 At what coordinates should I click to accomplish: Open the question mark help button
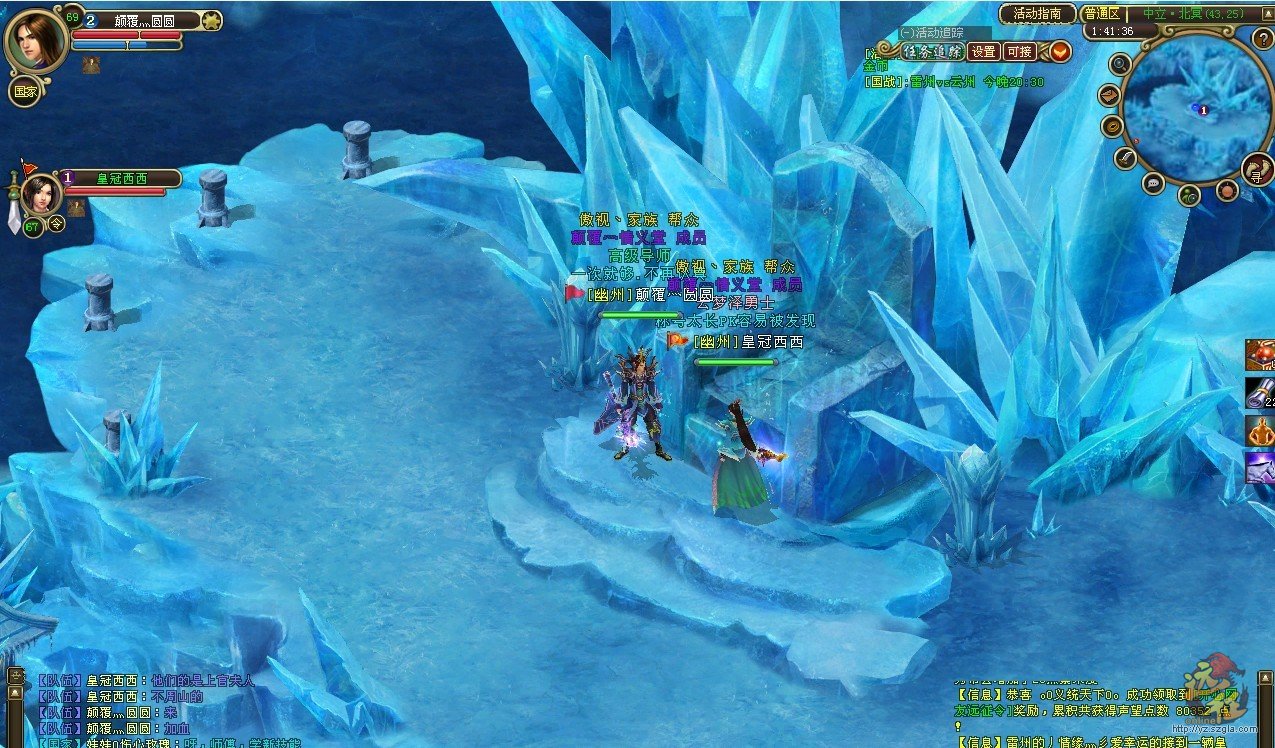[1263, 38]
